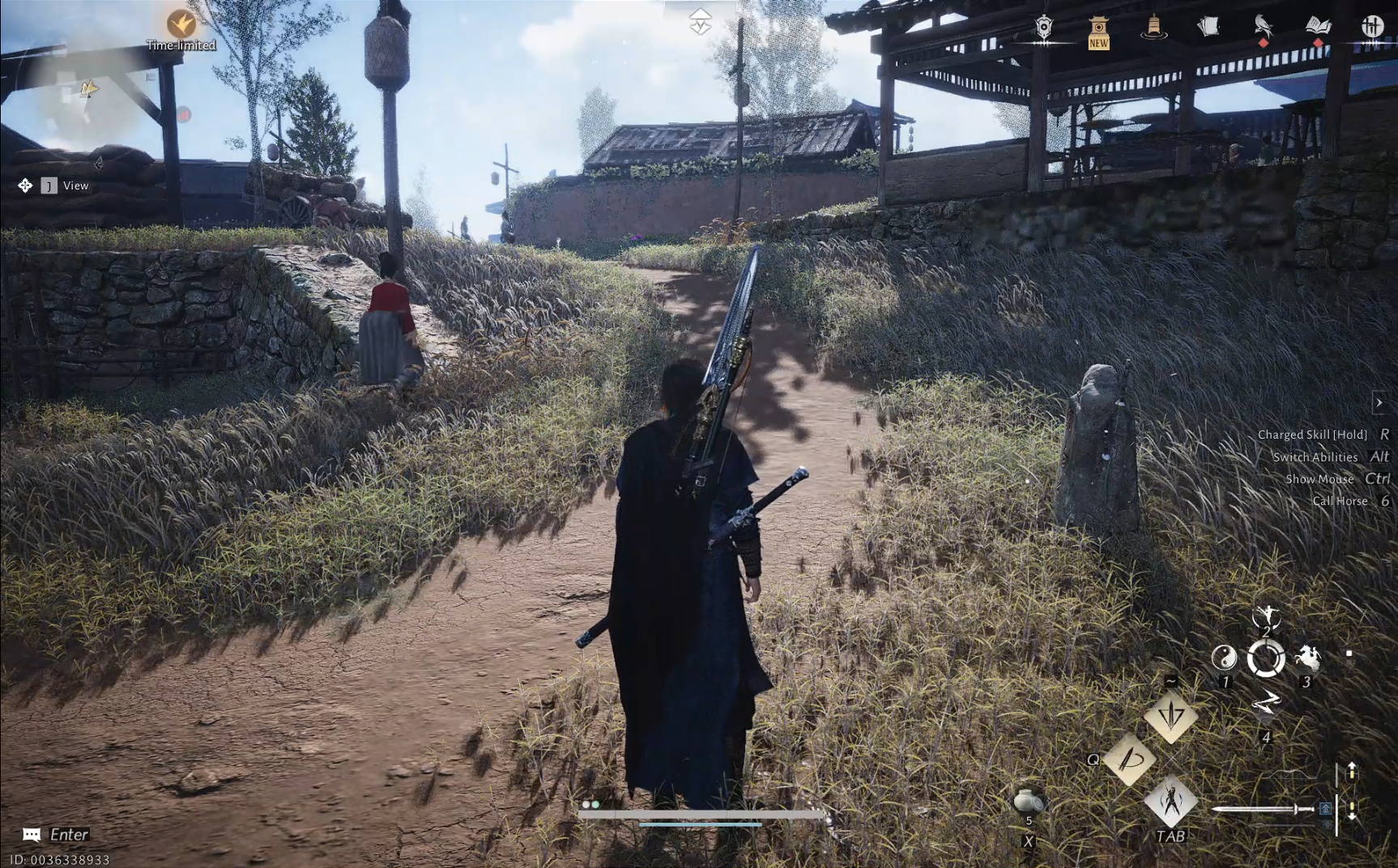Viewport: 1398px width, 868px height.
Task: Open the game menu icon at far top right
Action: (1373, 26)
